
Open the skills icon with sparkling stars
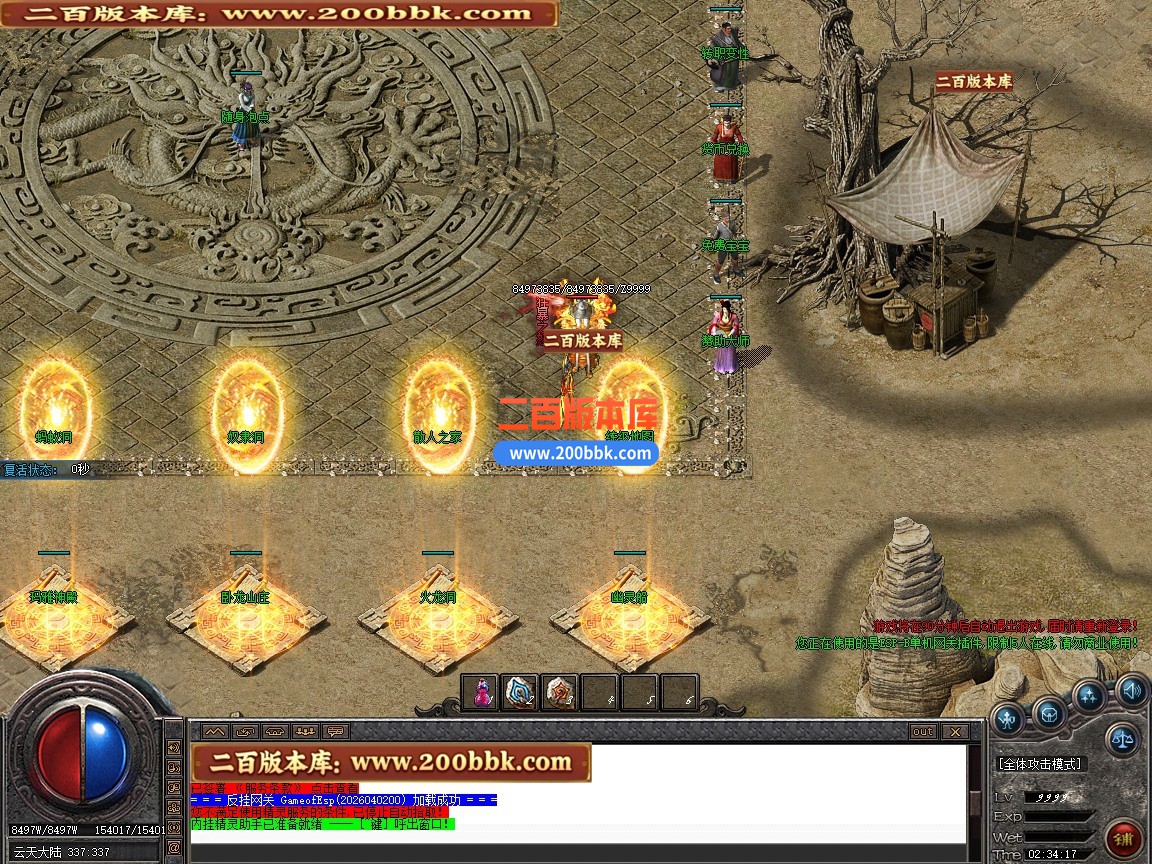pyautogui.click(x=1090, y=697)
